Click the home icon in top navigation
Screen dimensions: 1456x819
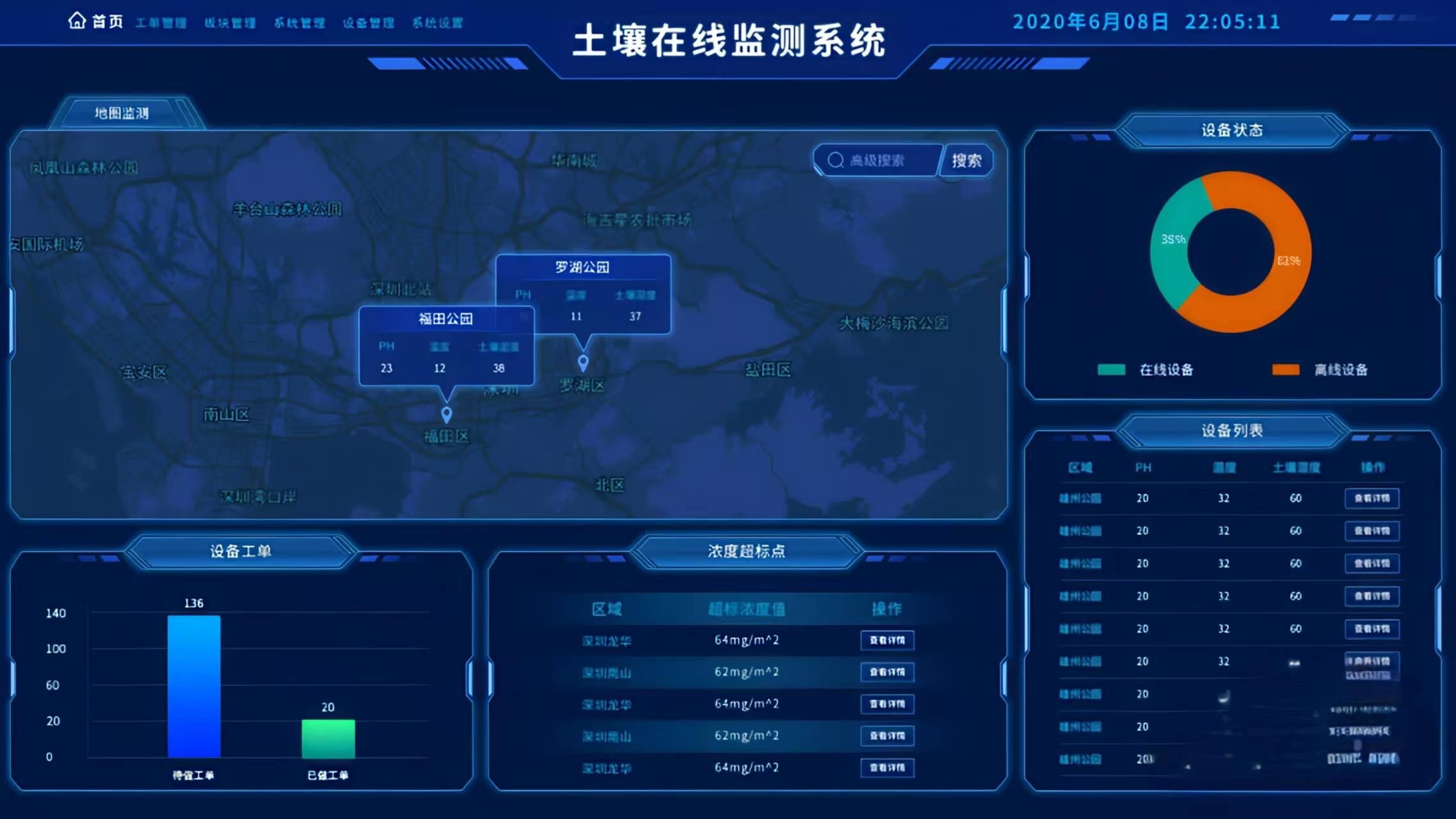coord(77,20)
